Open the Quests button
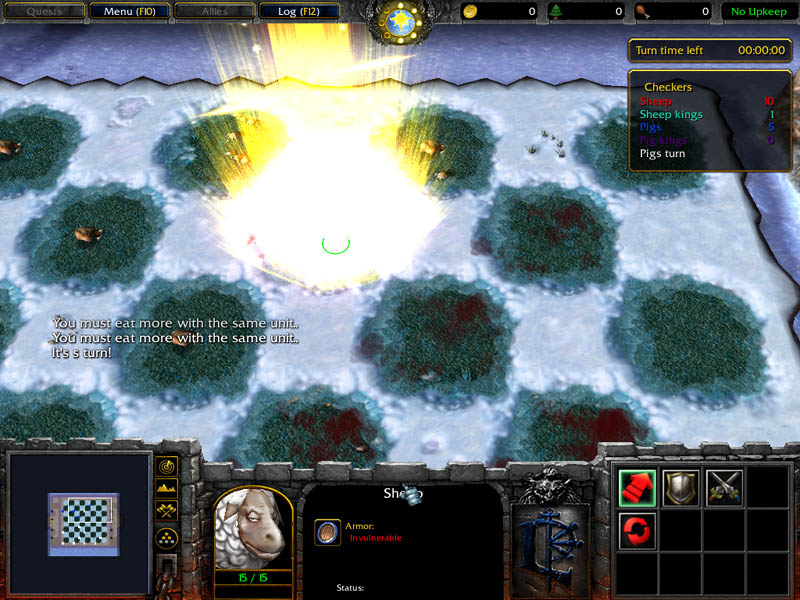Screen dimensions: 800x600 42,12
